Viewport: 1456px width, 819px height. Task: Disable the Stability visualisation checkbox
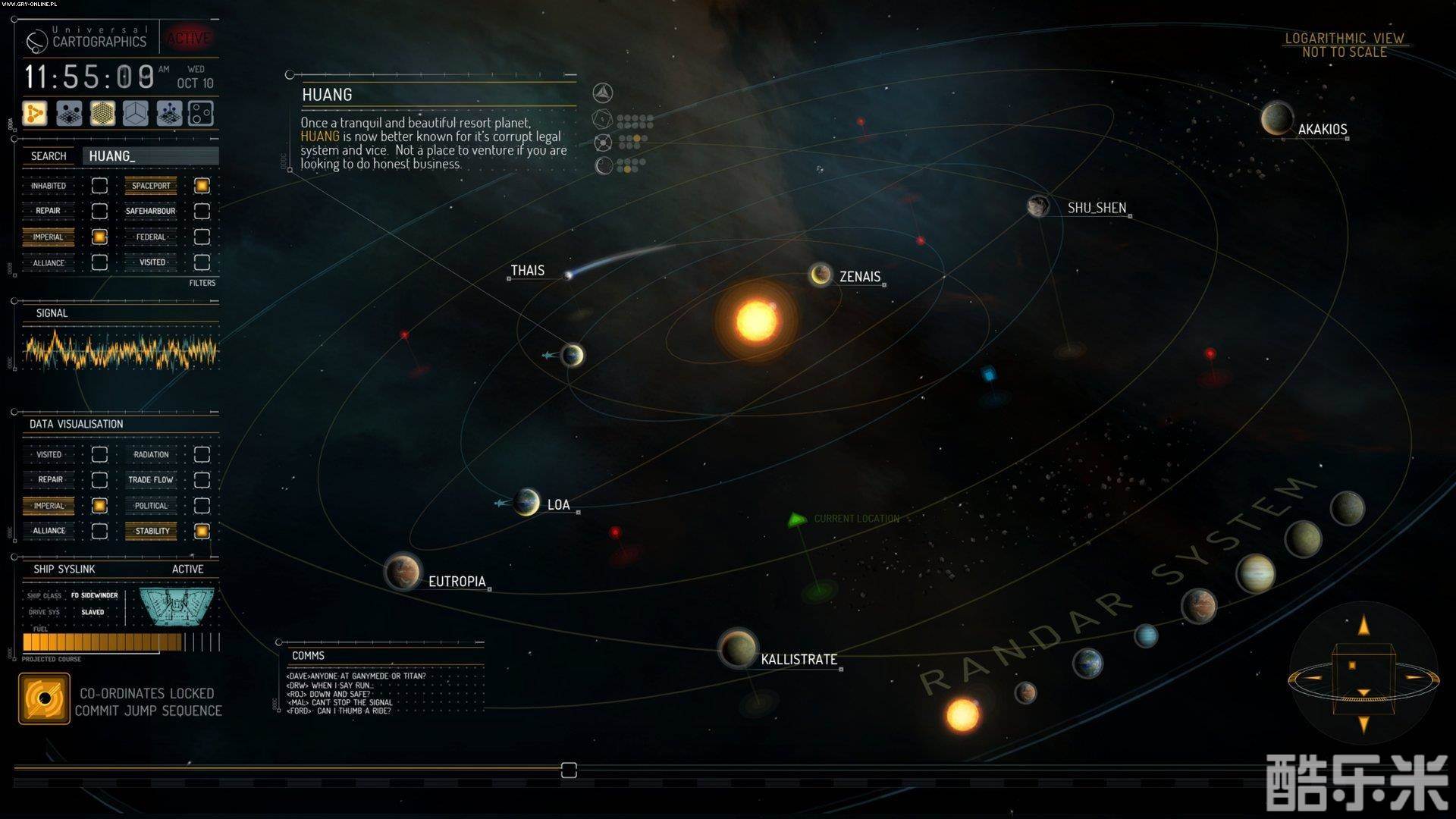[x=202, y=531]
